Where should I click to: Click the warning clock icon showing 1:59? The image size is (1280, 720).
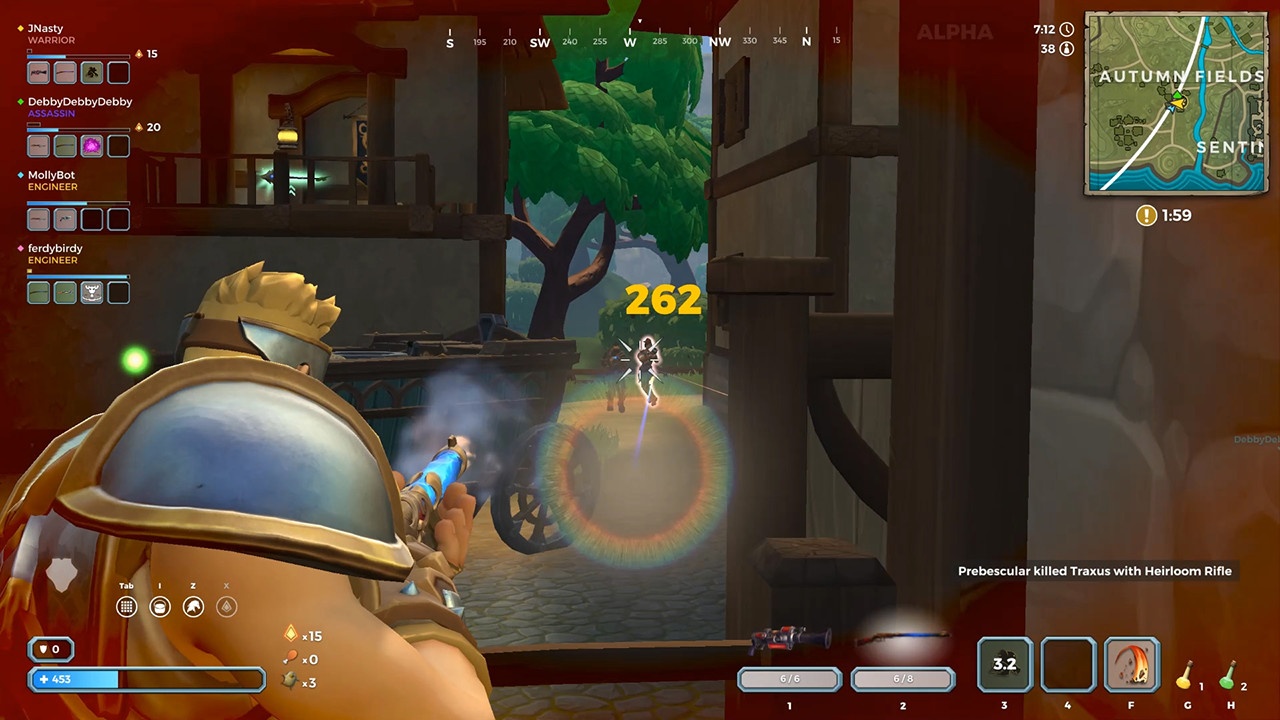point(1146,215)
